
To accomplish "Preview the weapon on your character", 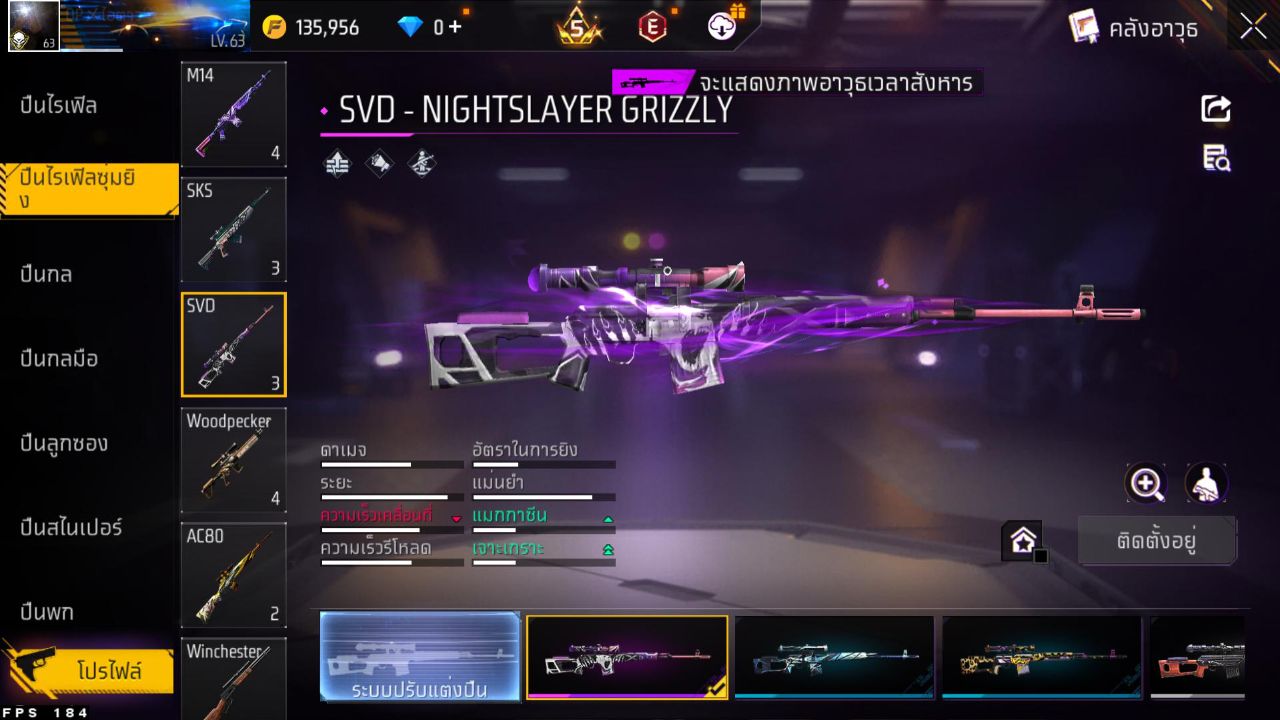I will coord(1206,484).
